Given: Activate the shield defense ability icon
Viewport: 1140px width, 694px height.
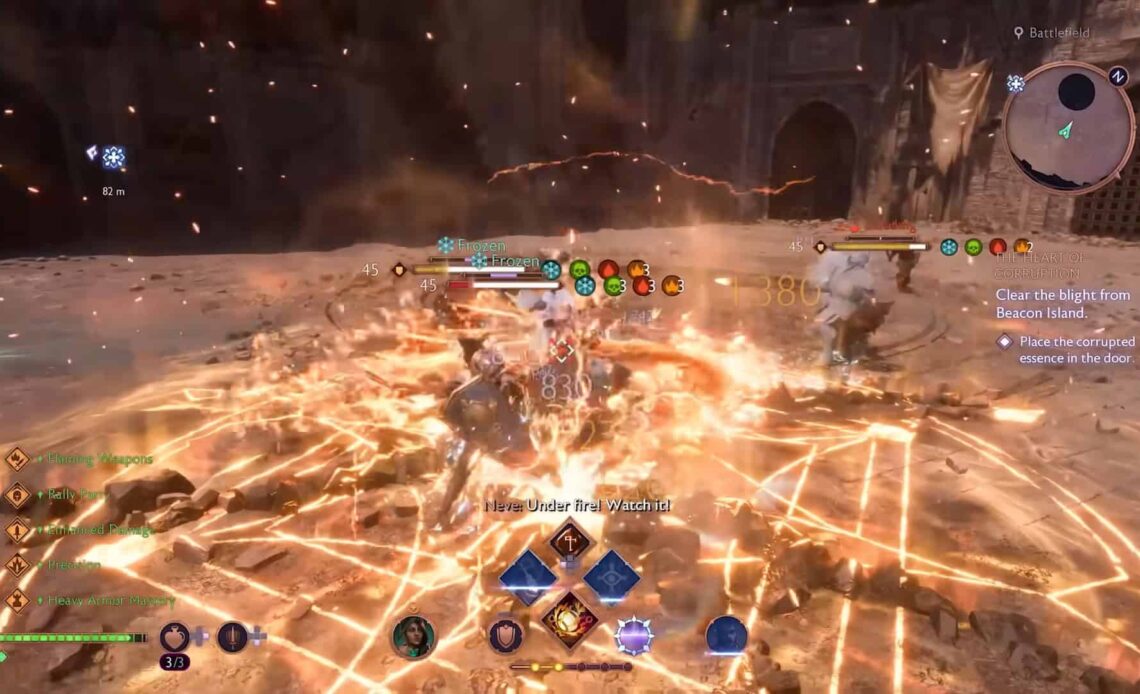Looking at the screenshot, I should tap(505, 635).
